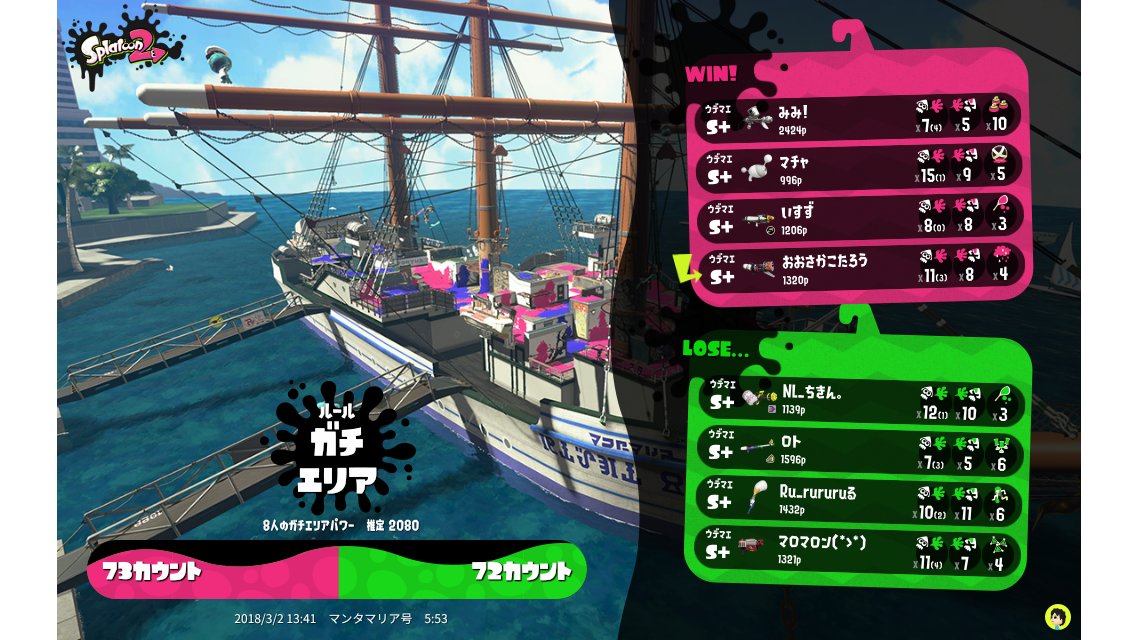Select the みみ! player row
Image resolution: width=1138 pixels, height=640 pixels.
click(857, 117)
